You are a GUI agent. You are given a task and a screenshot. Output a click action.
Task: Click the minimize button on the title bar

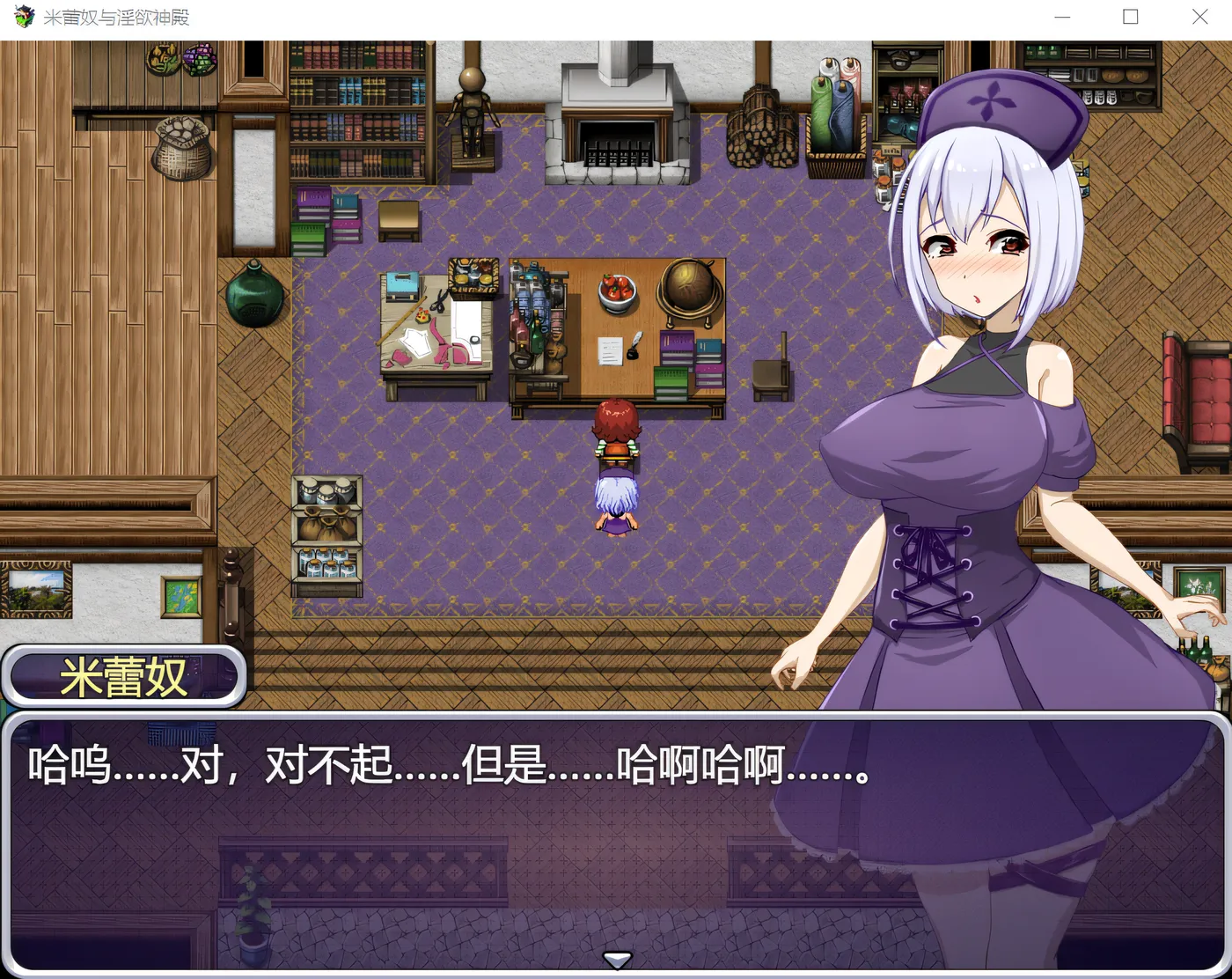[1061, 17]
